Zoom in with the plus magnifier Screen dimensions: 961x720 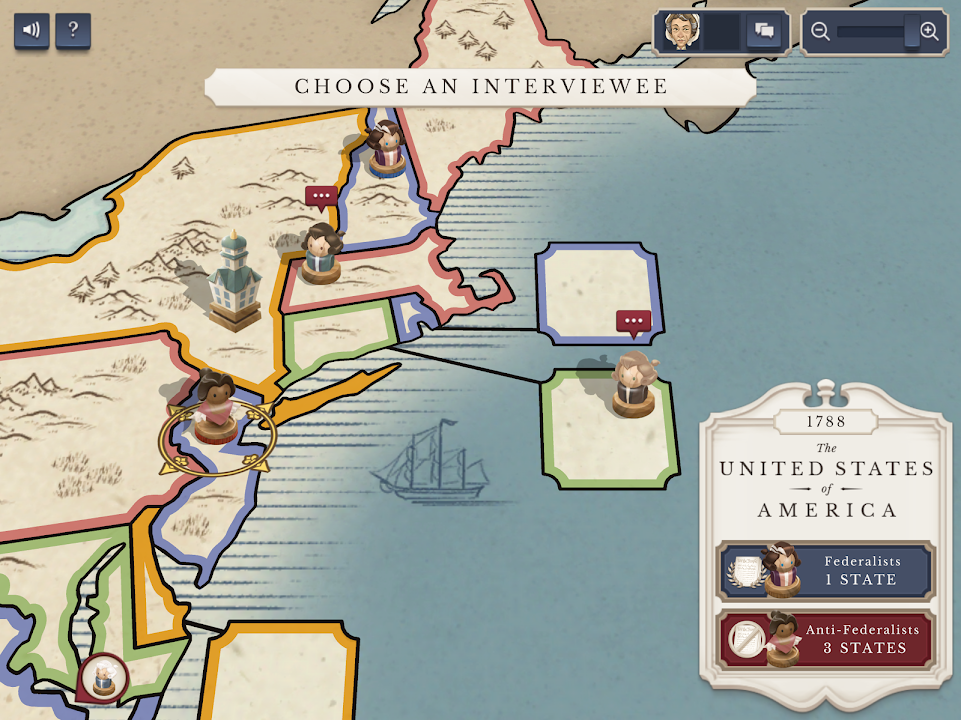click(x=929, y=32)
